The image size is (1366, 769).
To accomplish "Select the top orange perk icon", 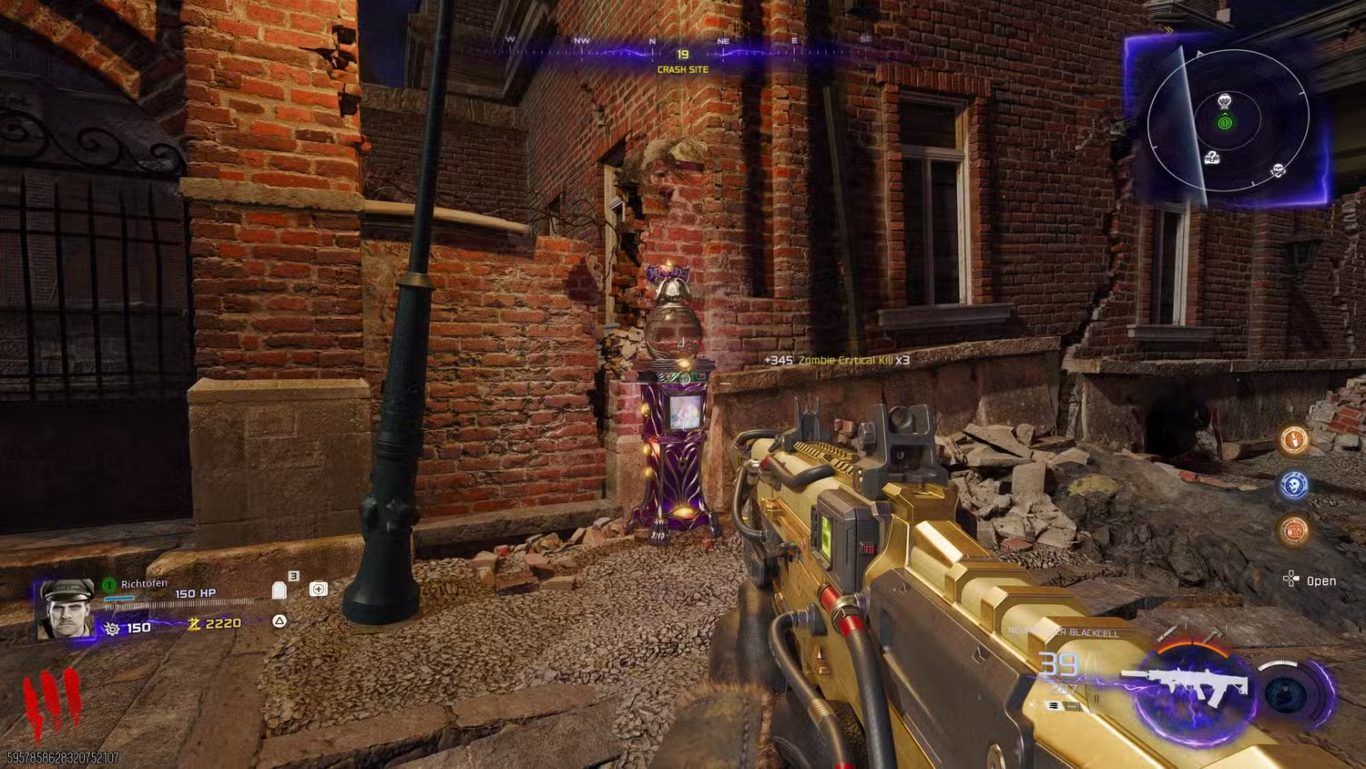I will (1294, 439).
